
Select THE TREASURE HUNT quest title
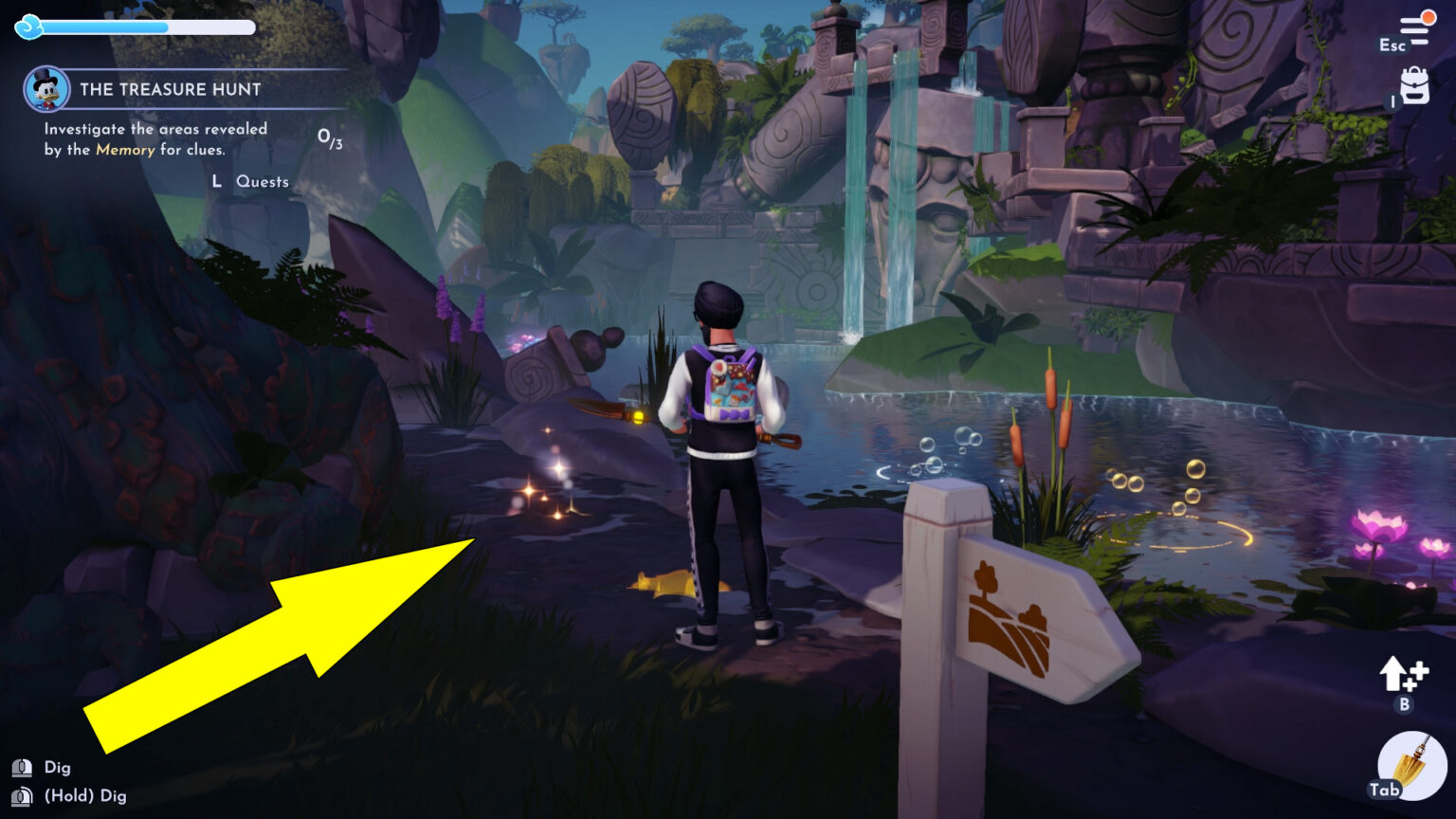[170, 89]
